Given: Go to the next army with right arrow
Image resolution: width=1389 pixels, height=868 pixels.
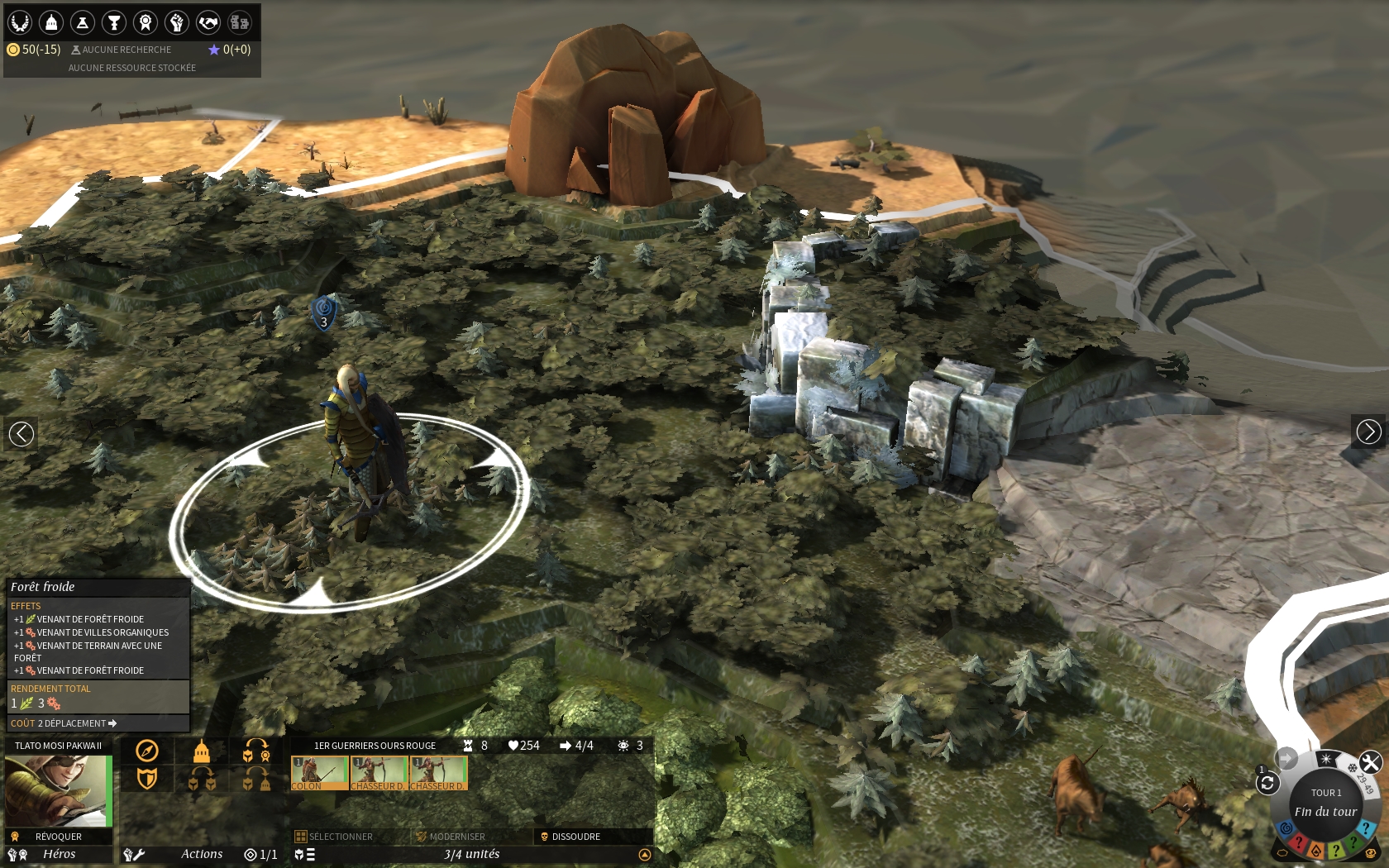Looking at the screenshot, I should pyautogui.click(x=1368, y=432).
